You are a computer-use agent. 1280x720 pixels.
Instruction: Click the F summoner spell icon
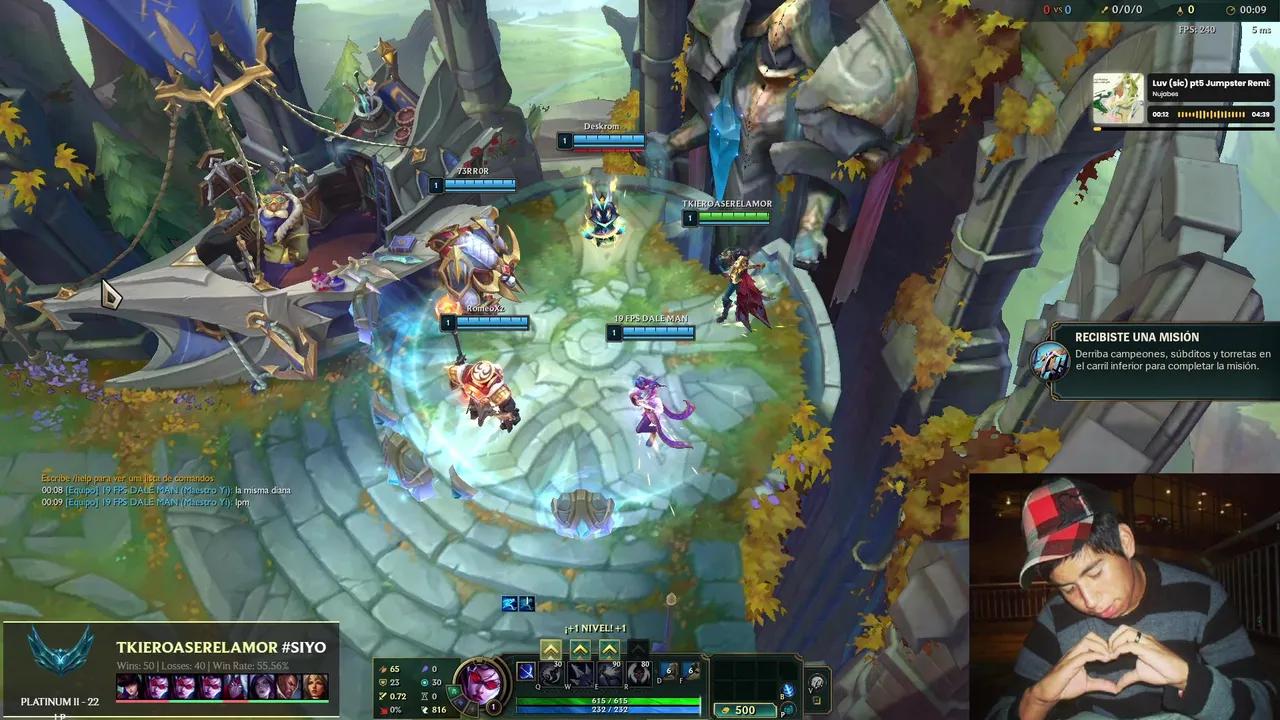(692, 672)
